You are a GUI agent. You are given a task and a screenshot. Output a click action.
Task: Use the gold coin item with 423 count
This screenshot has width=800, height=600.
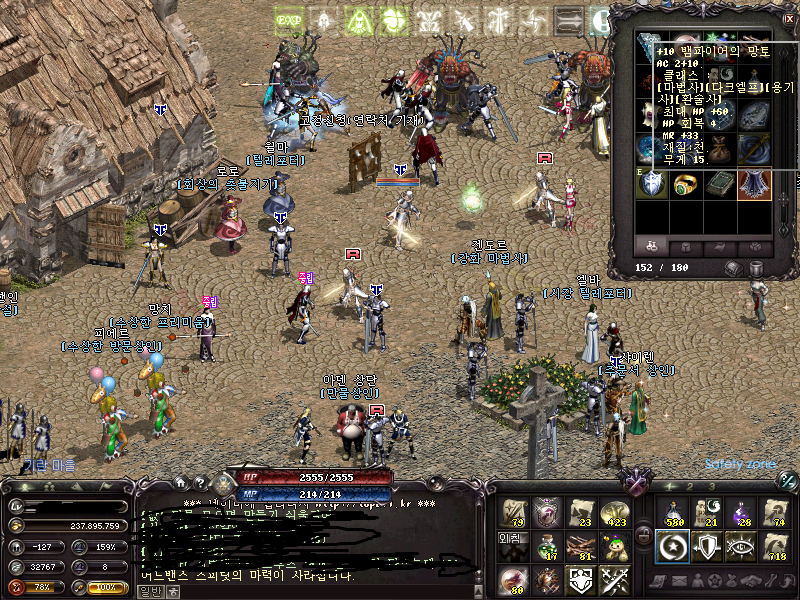pos(616,513)
